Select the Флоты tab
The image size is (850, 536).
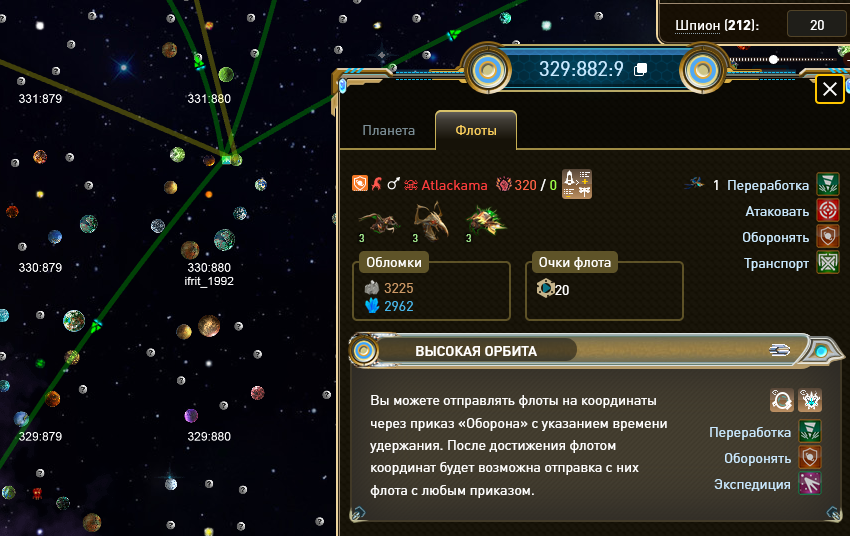pyautogui.click(x=476, y=130)
